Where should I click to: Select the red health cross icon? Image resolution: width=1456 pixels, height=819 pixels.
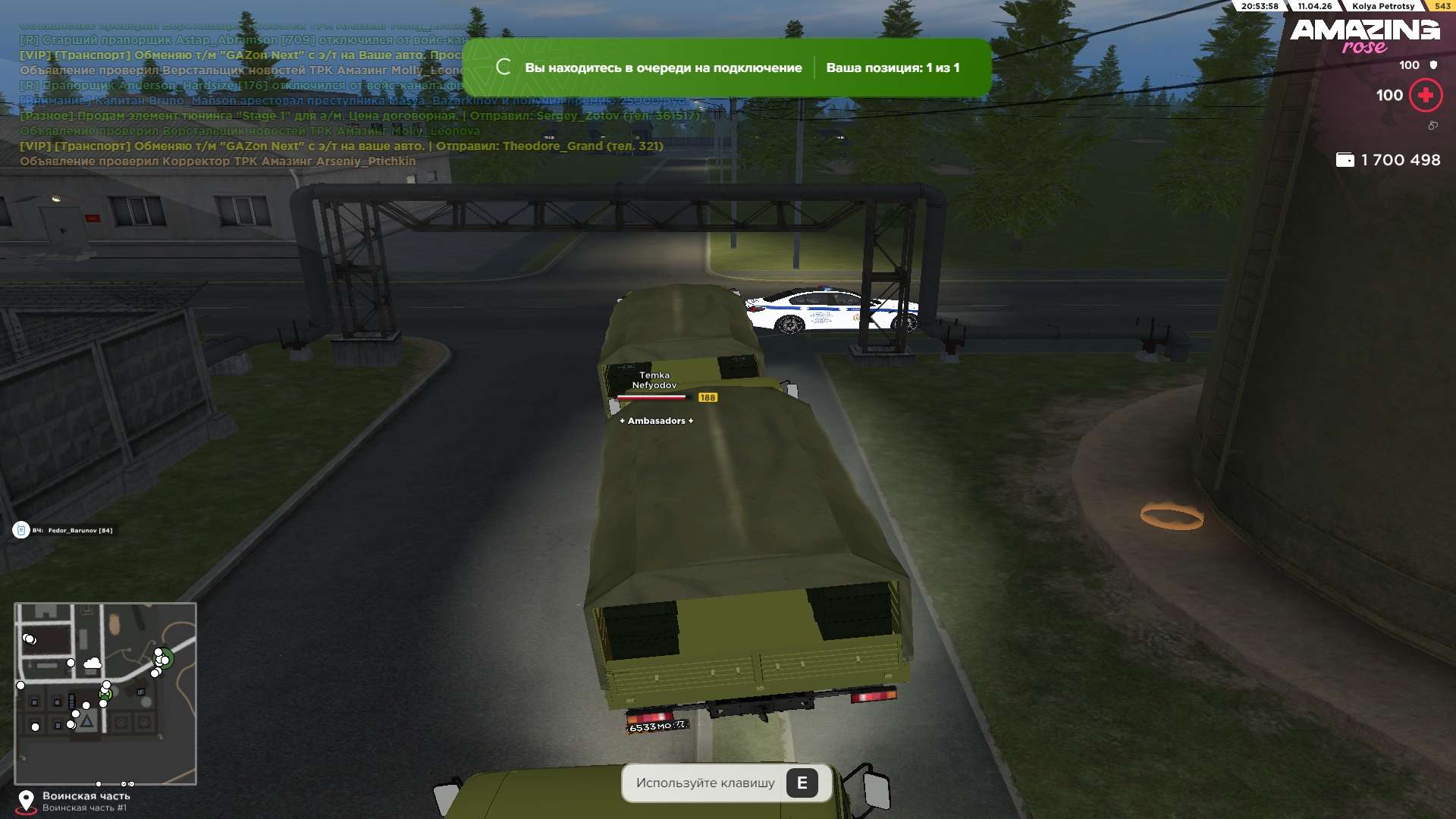(1426, 96)
